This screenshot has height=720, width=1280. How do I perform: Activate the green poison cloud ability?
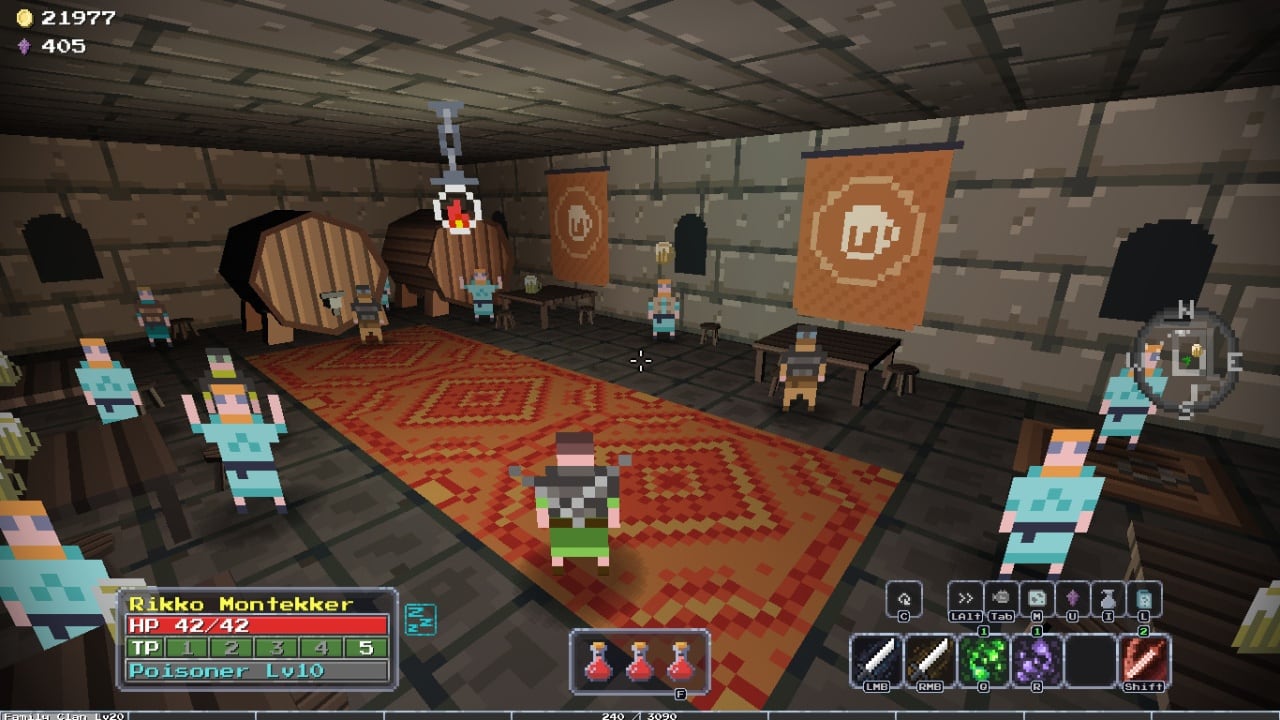click(x=984, y=660)
